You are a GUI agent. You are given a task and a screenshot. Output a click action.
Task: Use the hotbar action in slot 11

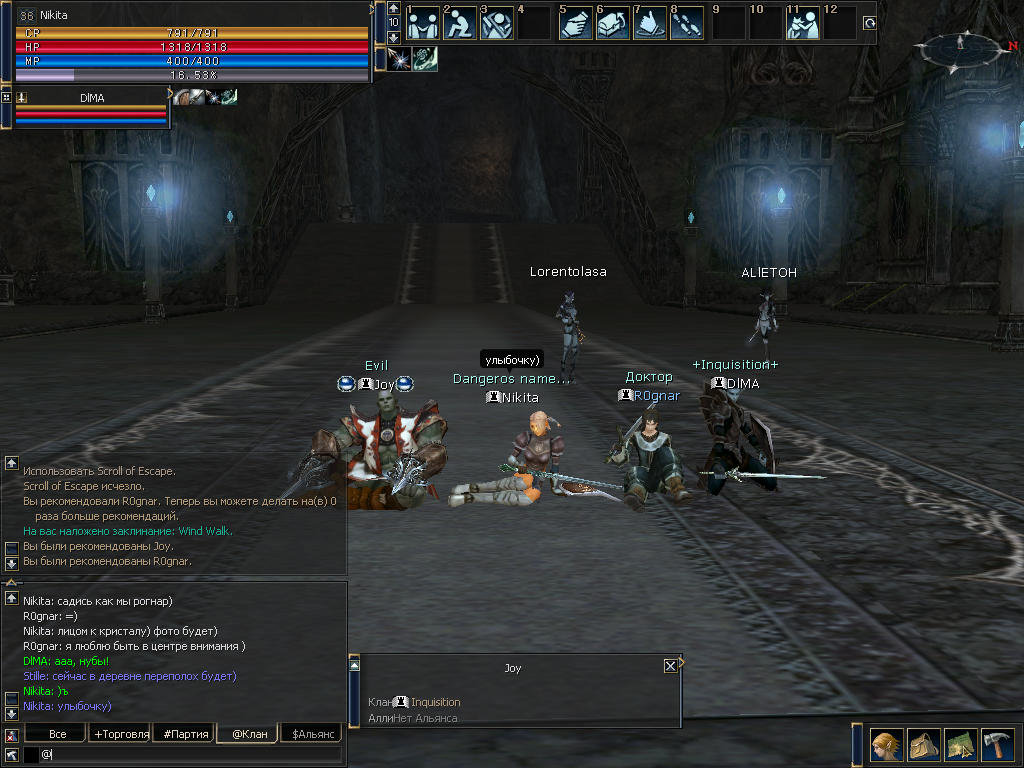coord(802,24)
